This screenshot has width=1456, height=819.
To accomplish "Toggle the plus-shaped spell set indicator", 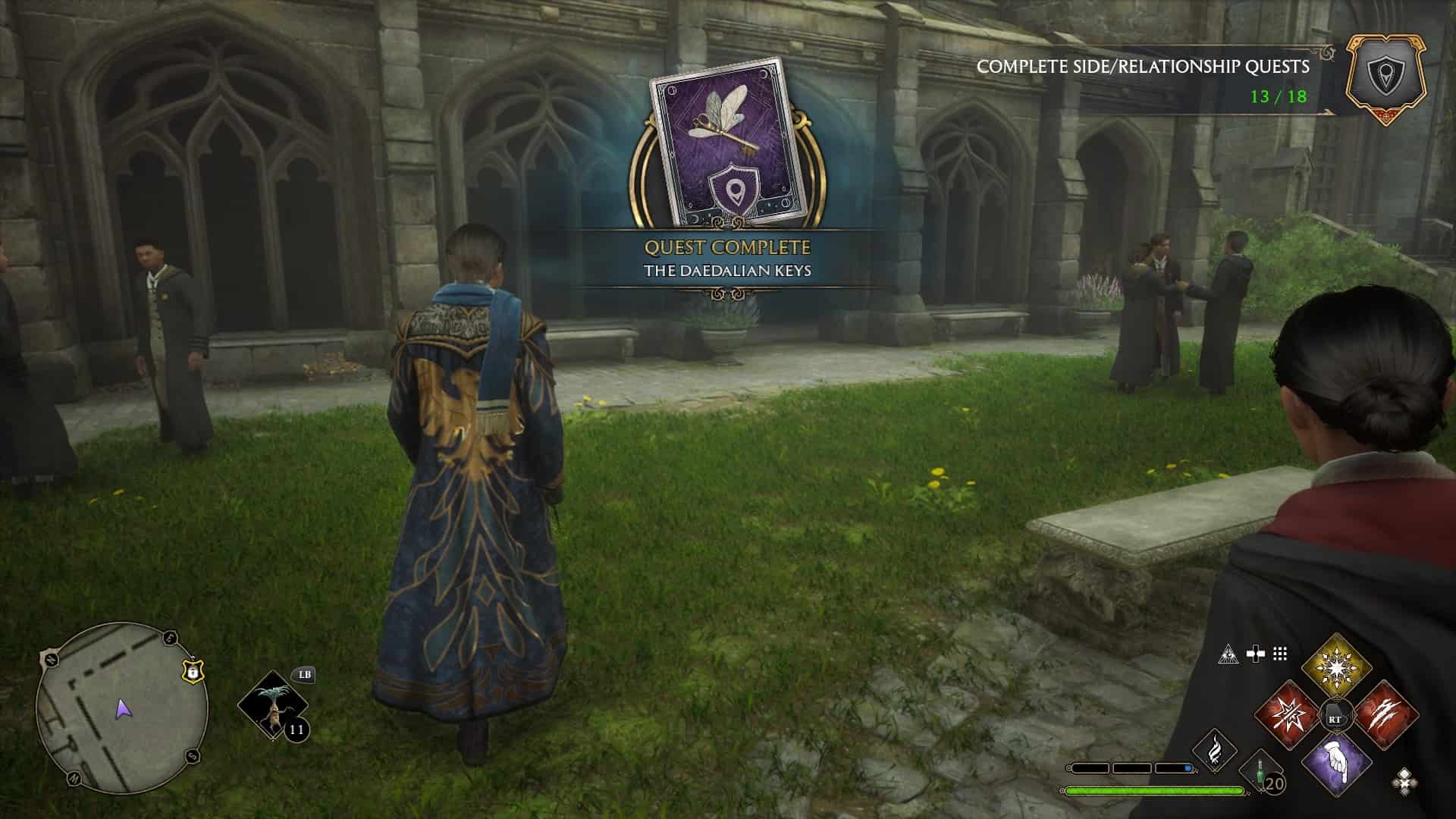I will 1255,654.
